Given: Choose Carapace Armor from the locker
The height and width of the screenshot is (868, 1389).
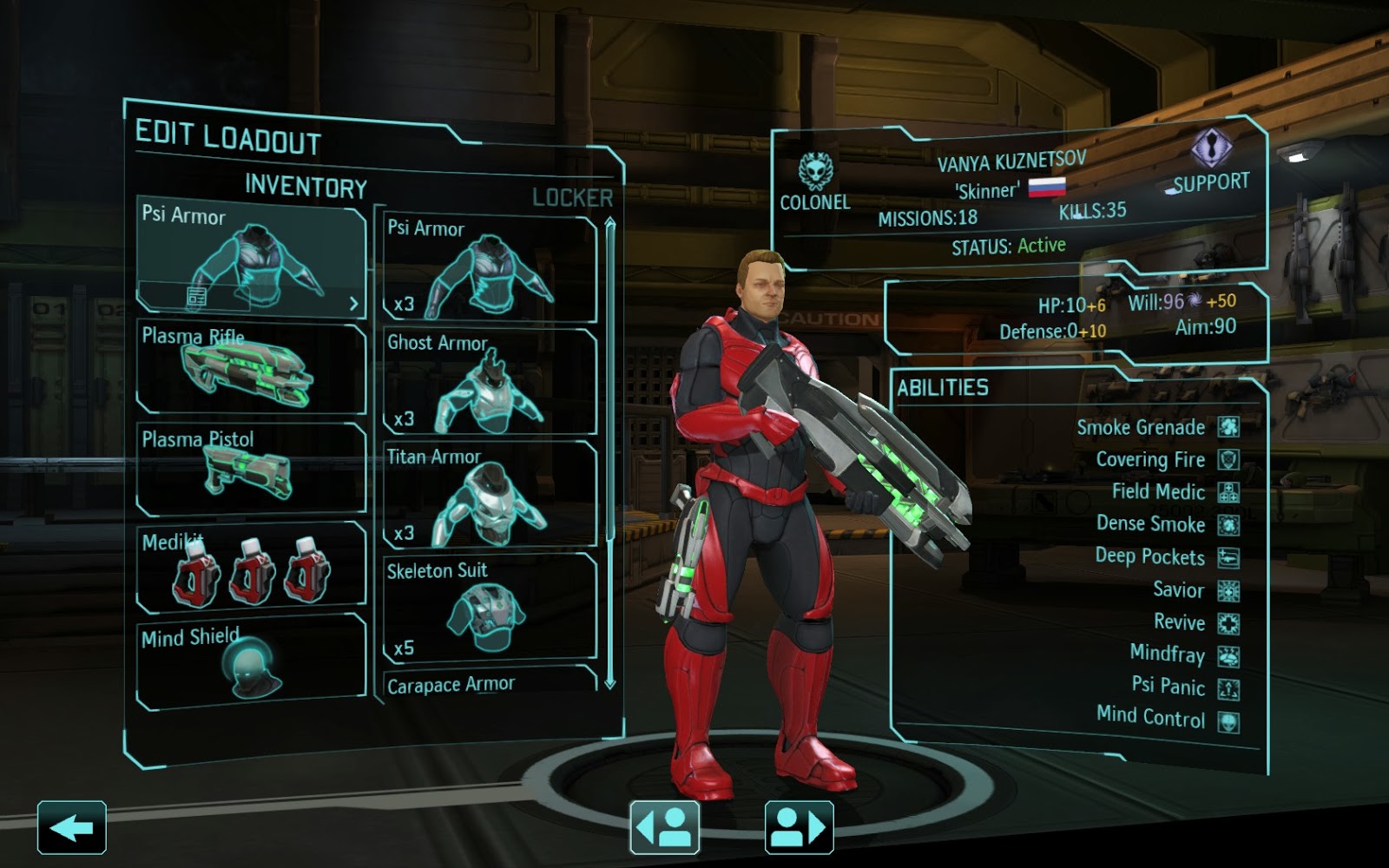Looking at the screenshot, I should pos(490,684).
